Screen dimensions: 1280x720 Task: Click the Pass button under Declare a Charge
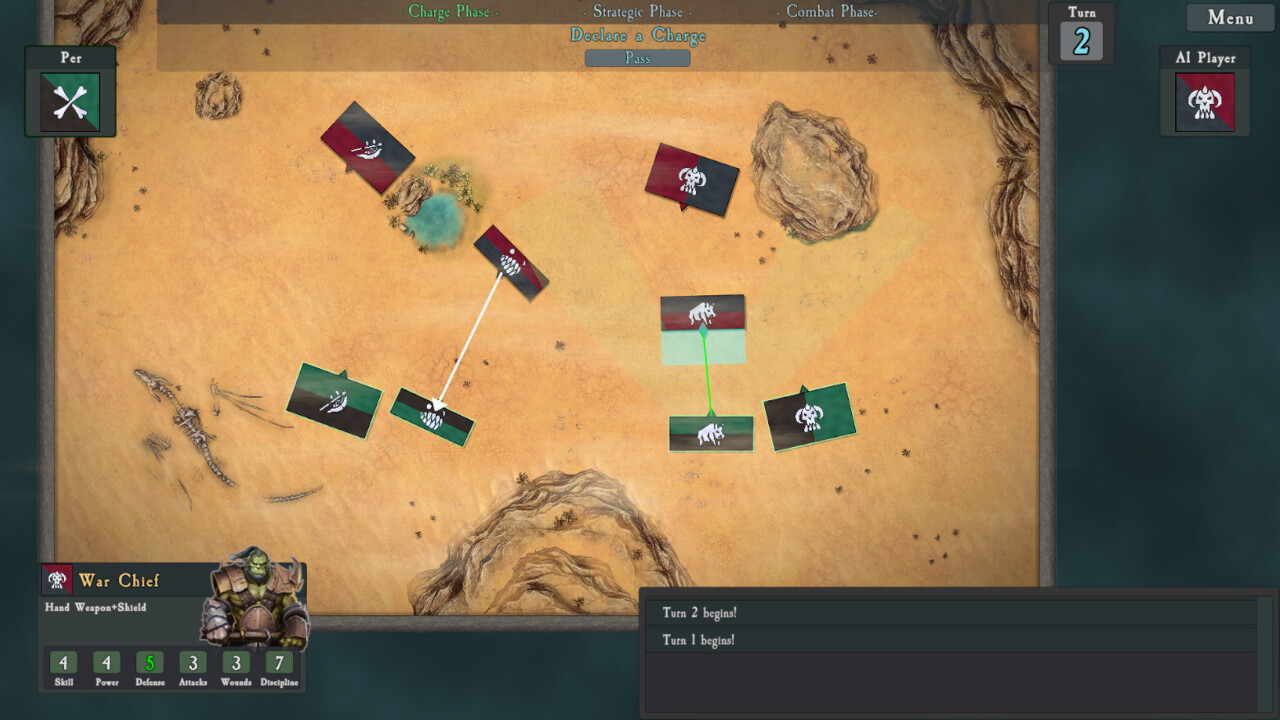(637, 58)
